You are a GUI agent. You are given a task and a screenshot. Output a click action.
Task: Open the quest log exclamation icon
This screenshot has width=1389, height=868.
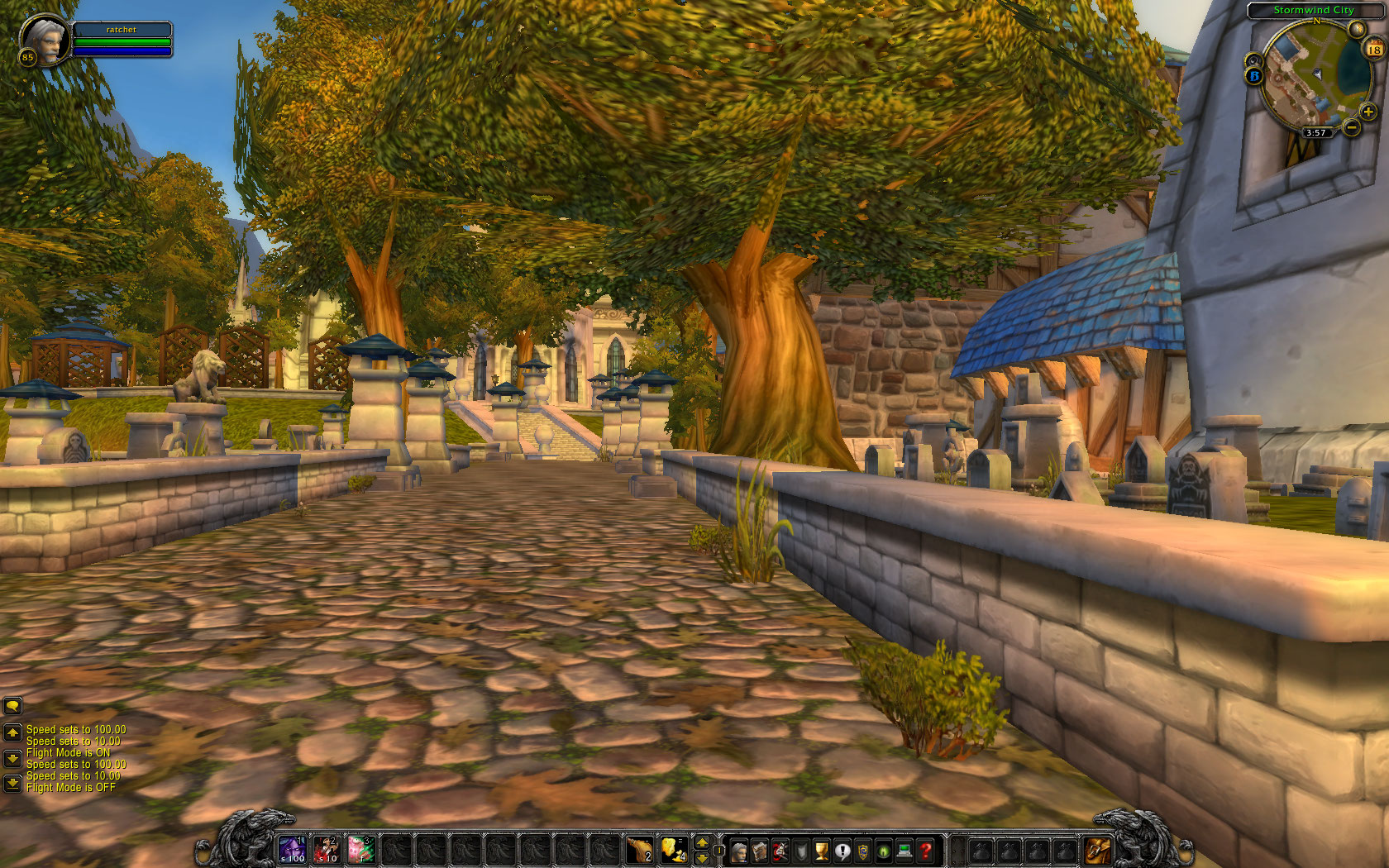tap(842, 850)
